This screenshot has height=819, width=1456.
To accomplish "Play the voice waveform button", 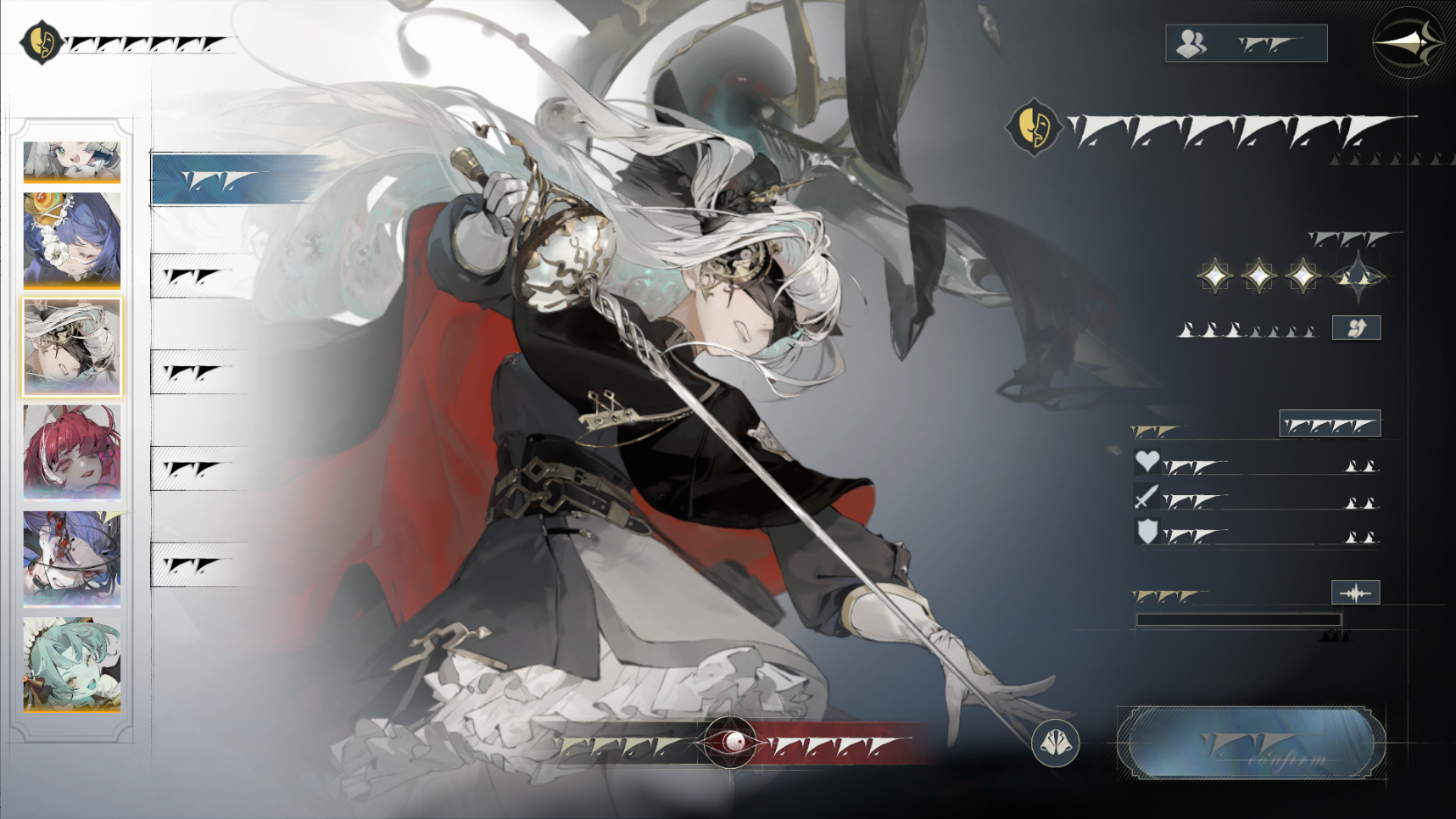I will [x=1355, y=593].
